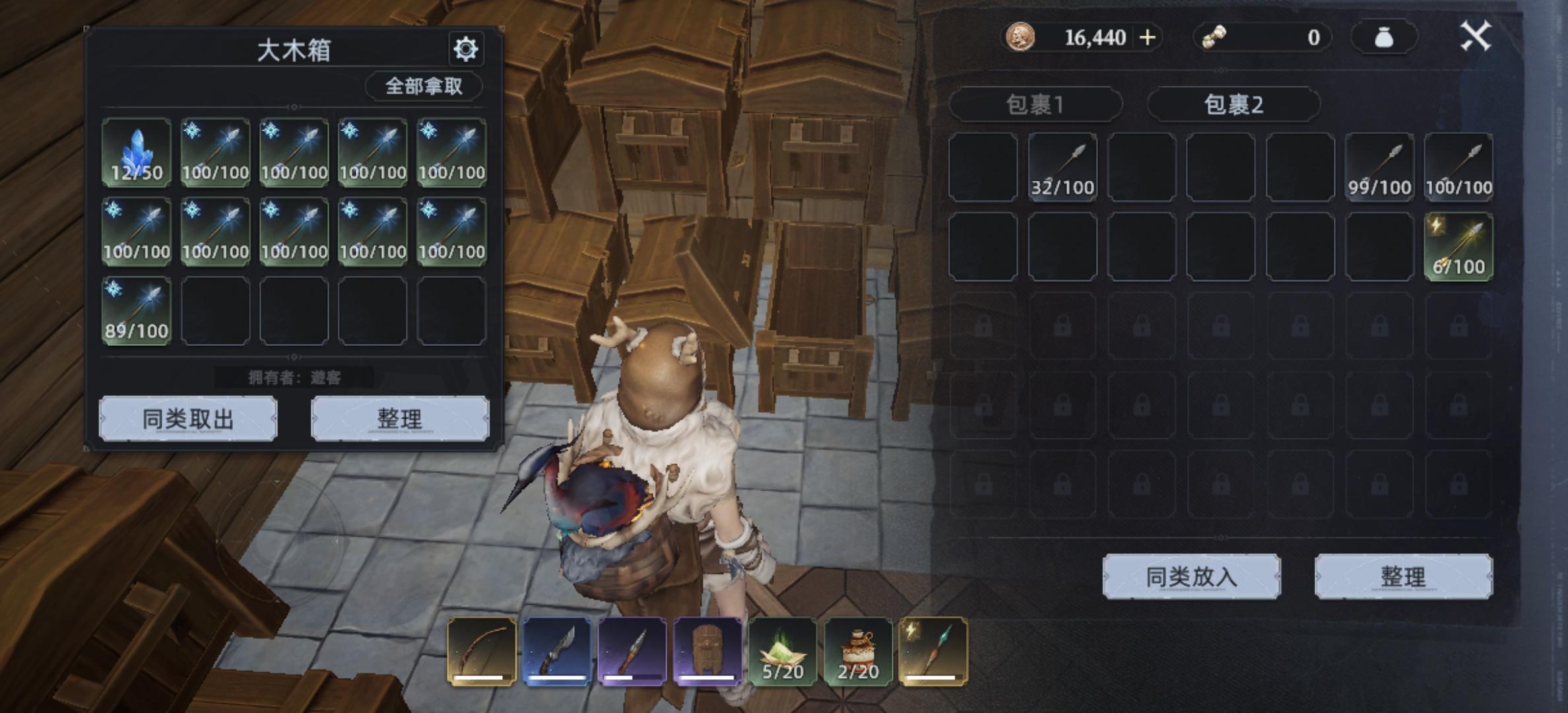This screenshot has height=713, width=1568.
Task: Select the wooden shield hotbar slot
Action: pyautogui.click(x=707, y=652)
